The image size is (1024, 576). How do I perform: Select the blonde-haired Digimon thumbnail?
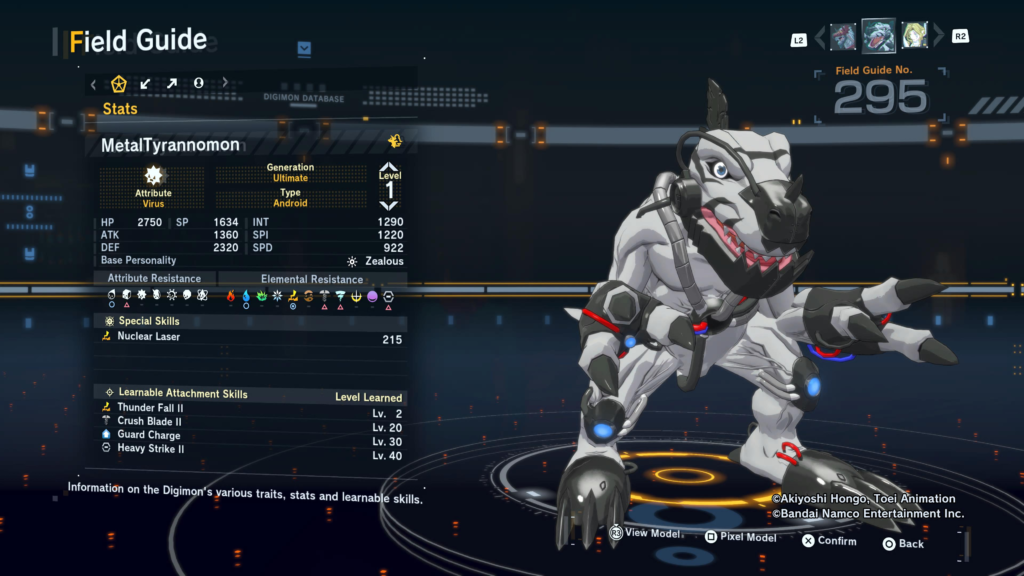coord(914,37)
